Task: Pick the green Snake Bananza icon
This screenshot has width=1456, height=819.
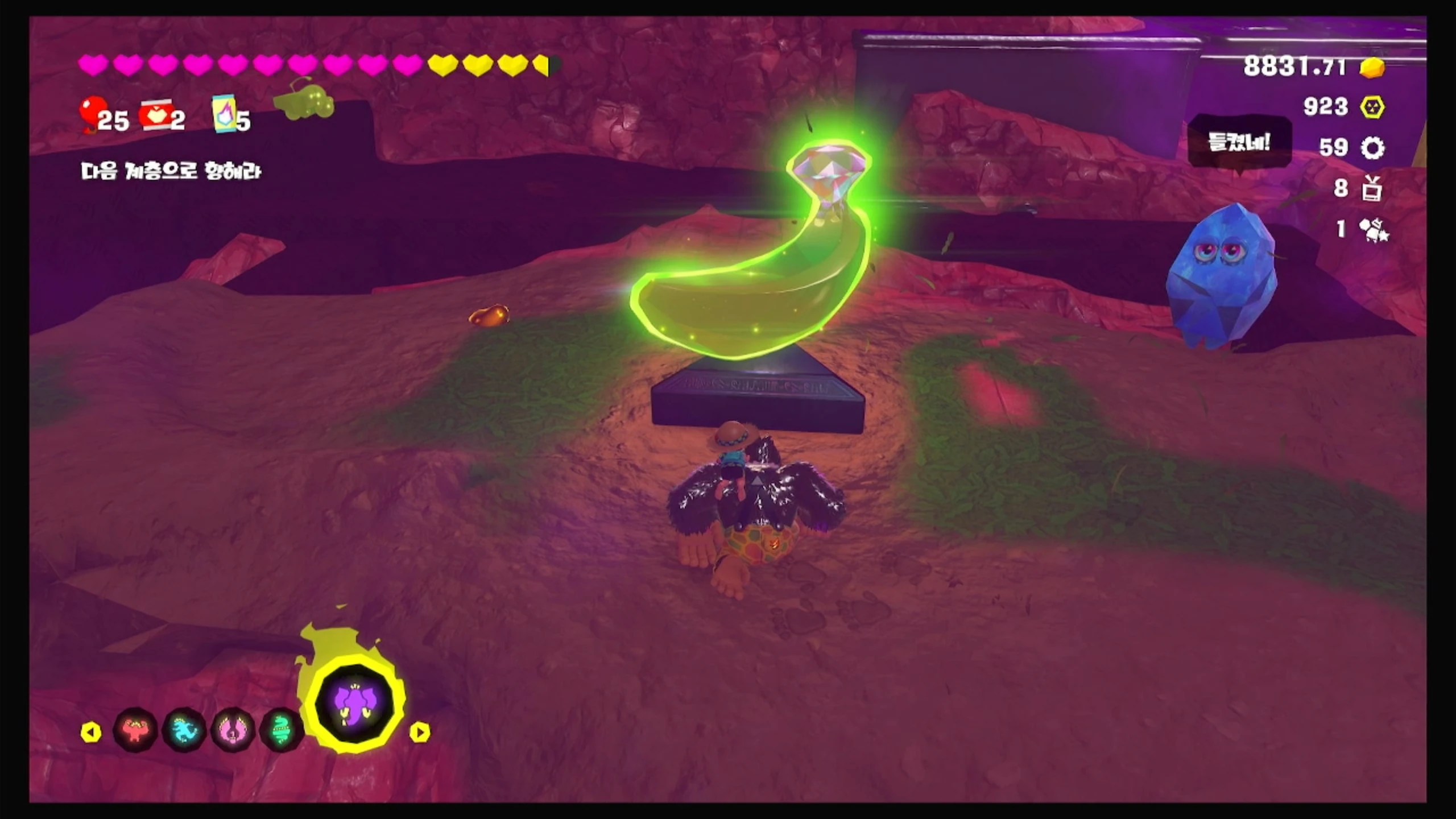Action: (x=281, y=731)
